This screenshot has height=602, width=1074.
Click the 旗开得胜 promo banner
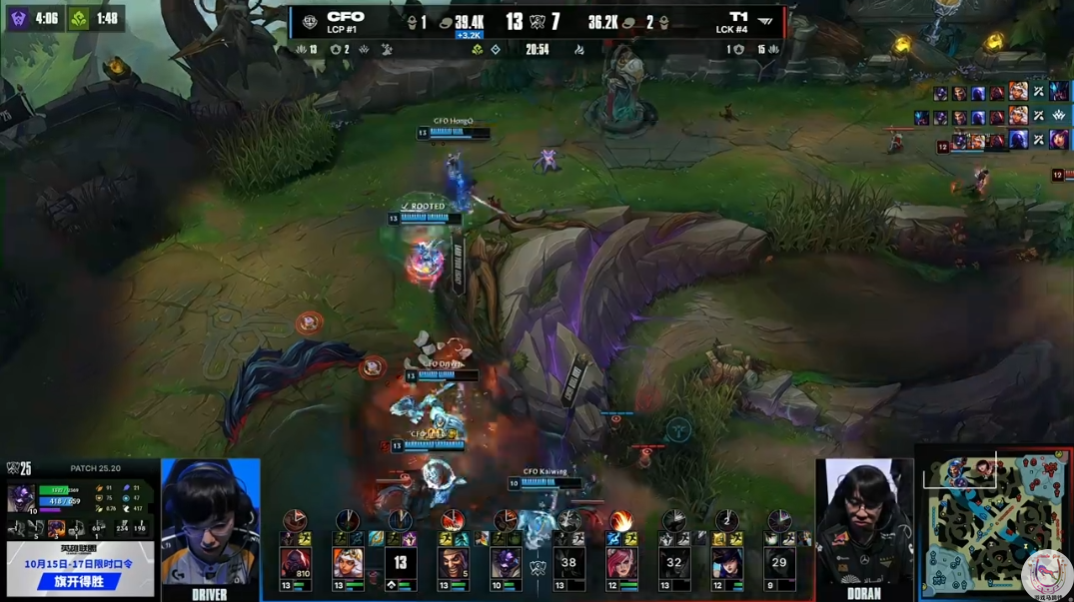80,581
